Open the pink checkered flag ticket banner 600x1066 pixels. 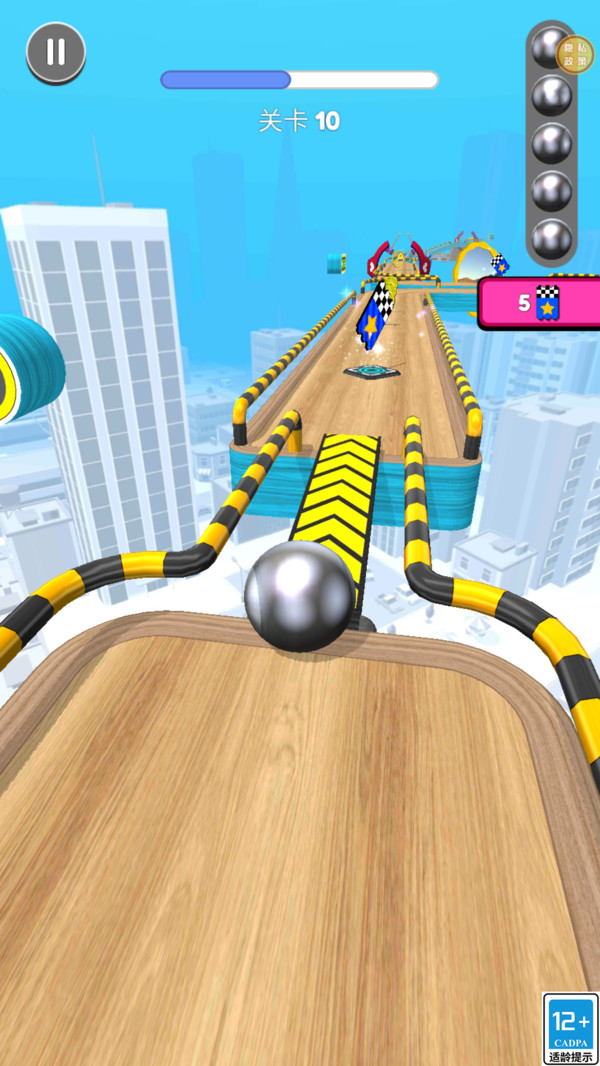[540, 303]
